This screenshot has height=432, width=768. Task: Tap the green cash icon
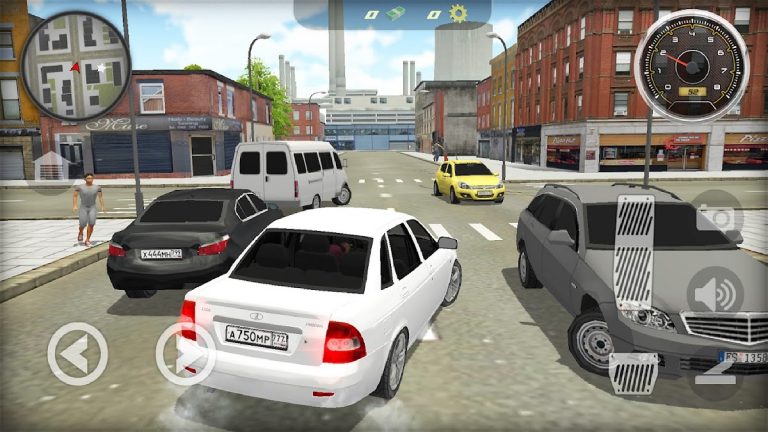pyautogui.click(x=397, y=14)
